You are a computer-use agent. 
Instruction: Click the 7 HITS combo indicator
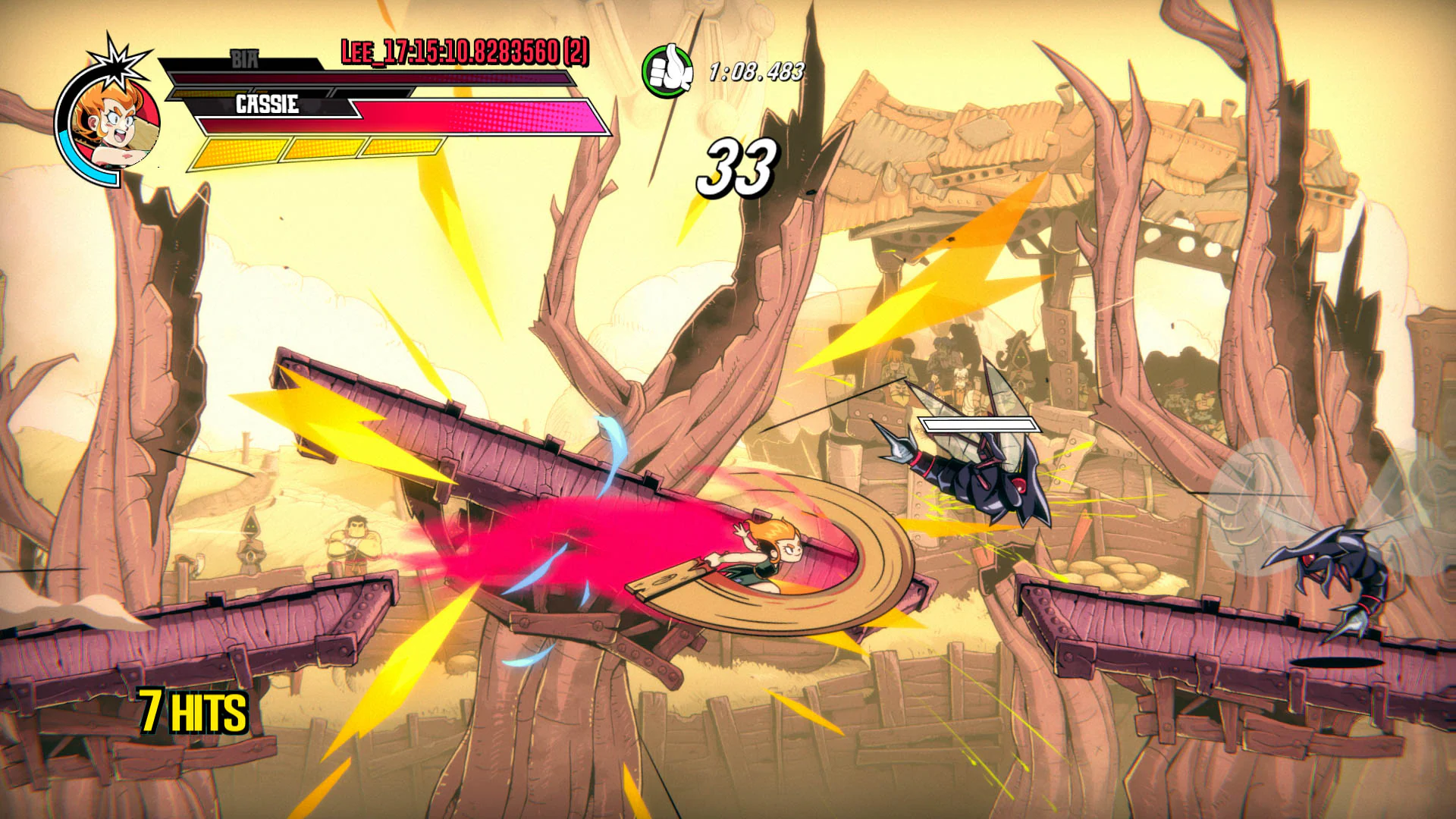[192, 711]
